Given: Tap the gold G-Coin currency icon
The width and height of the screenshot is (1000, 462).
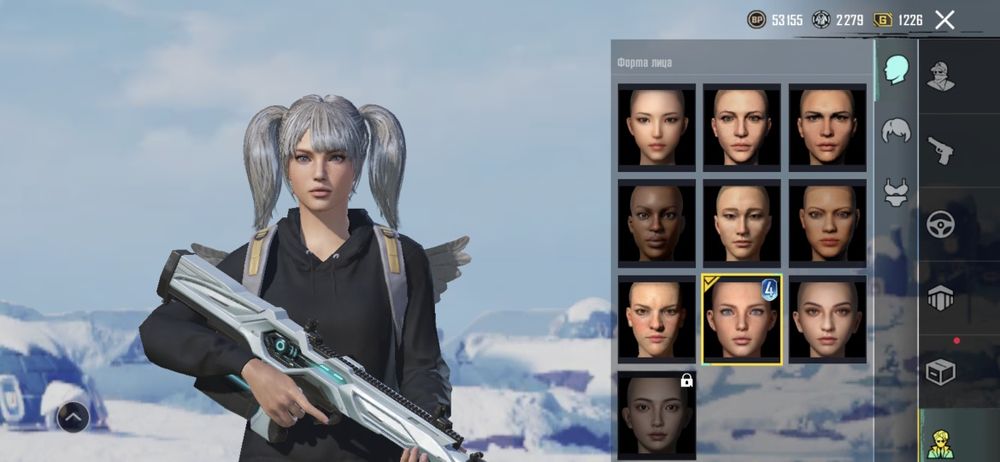Looking at the screenshot, I should 883,19.
